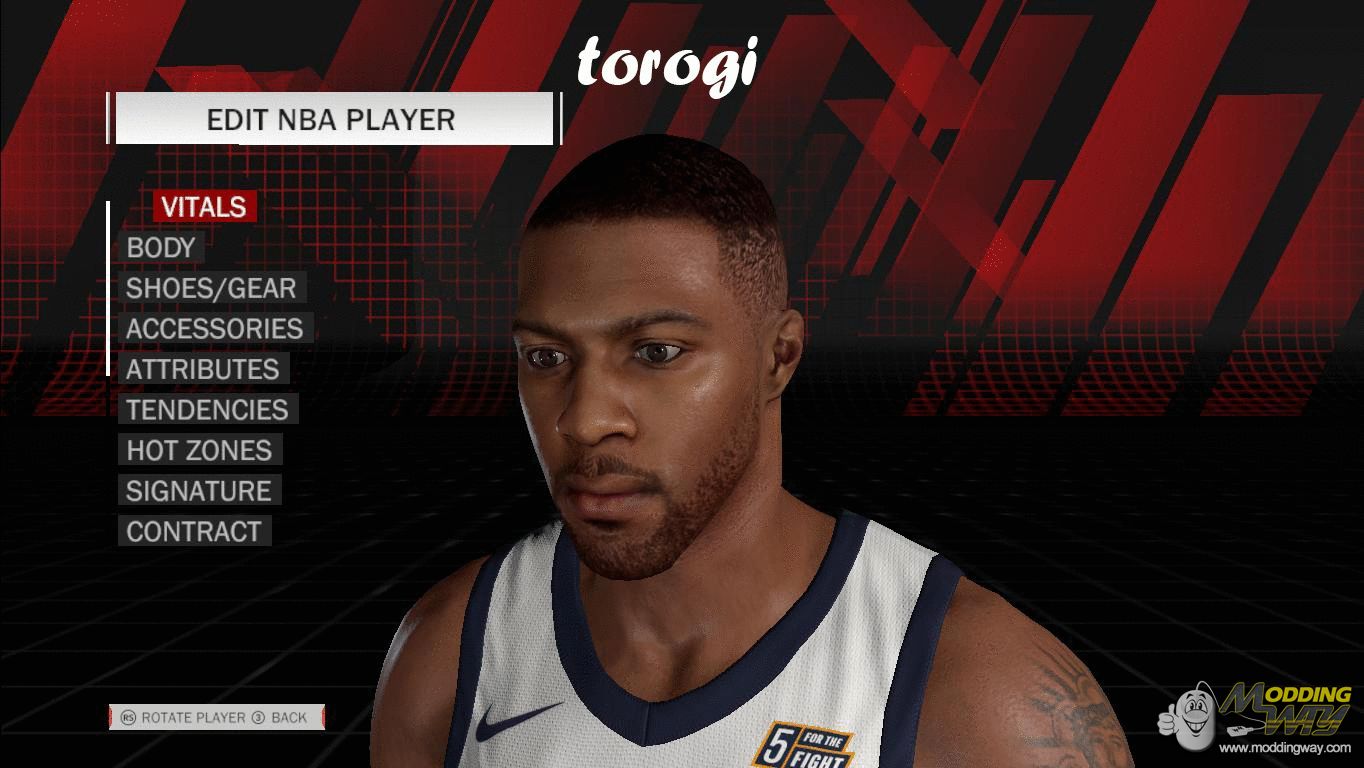Choose the Contract option
The image size is (1364, 768).
pyautogui.click(x=194, y=531)
